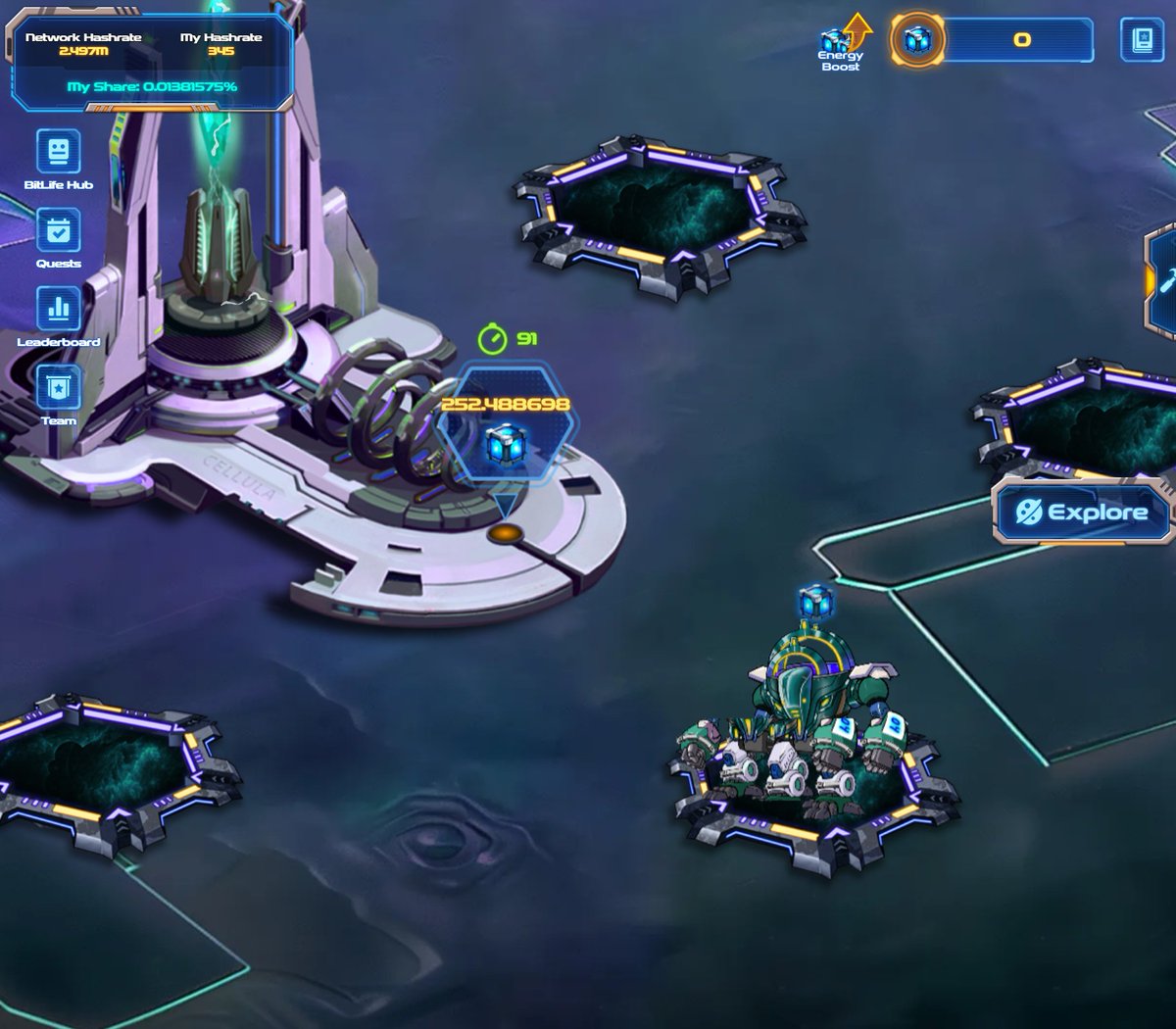Click the energy cube currency icon
This screenshot has width=1176, height=1029.
[917, 40]
